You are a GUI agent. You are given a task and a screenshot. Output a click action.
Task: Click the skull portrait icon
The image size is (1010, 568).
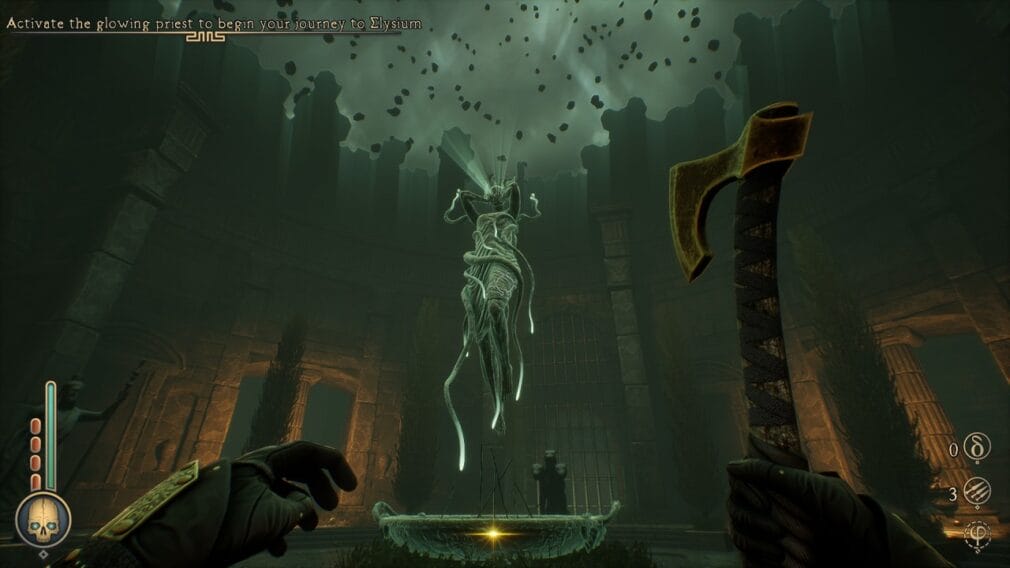pos(42,520)
